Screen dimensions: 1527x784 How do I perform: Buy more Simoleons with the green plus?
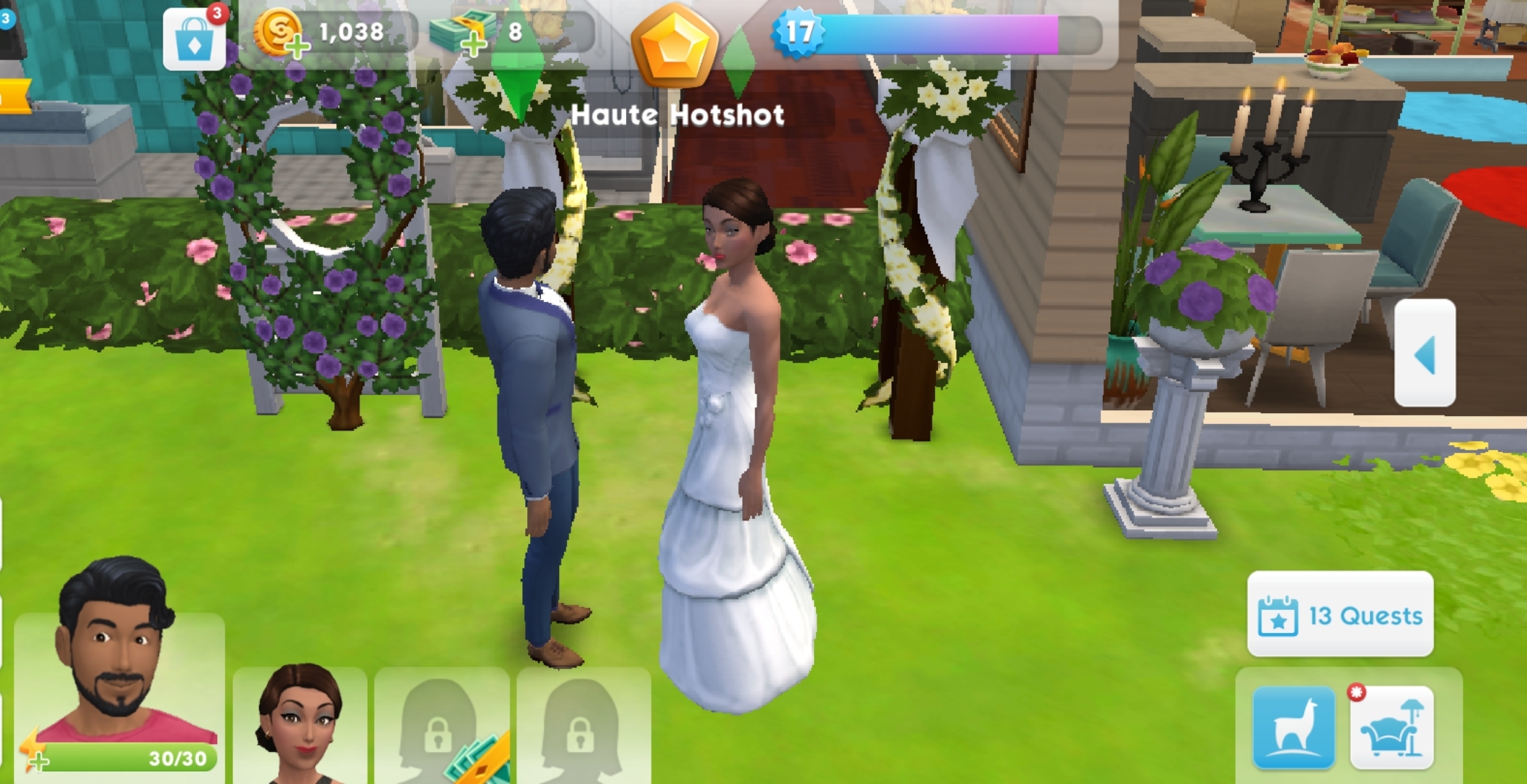point(298,45)
